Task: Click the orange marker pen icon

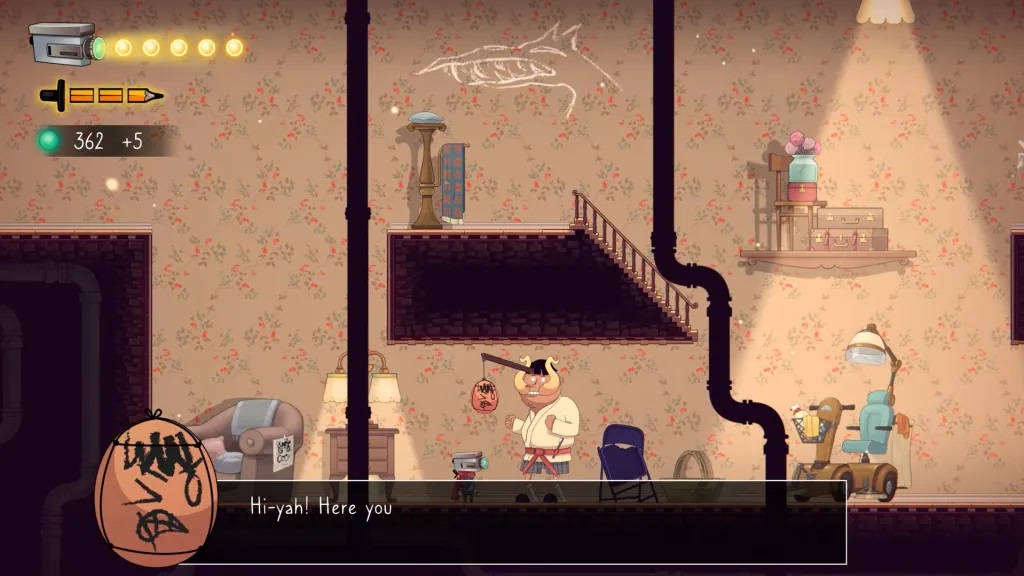Action: 101,96
